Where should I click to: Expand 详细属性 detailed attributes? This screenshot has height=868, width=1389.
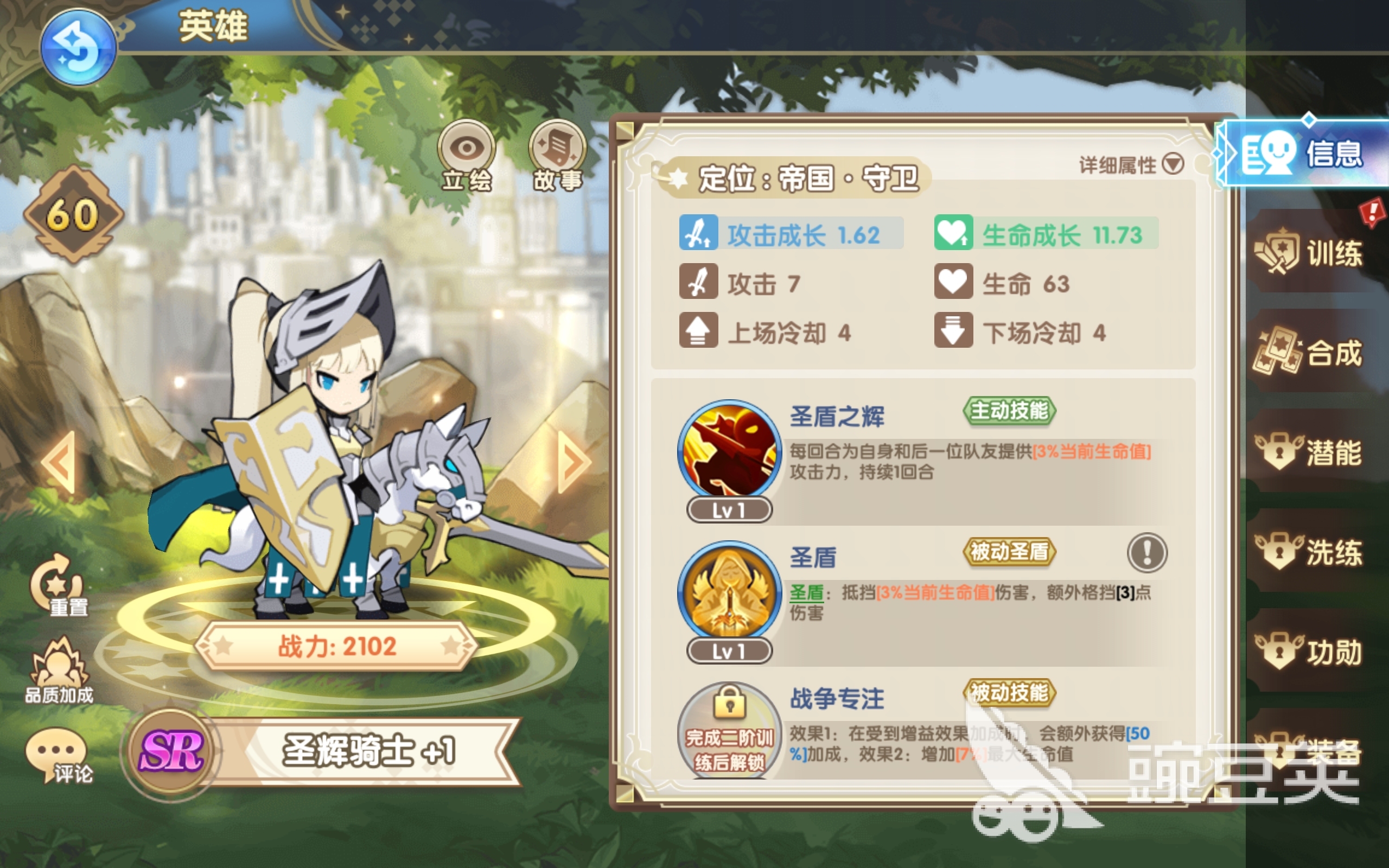click(1131, 165)
